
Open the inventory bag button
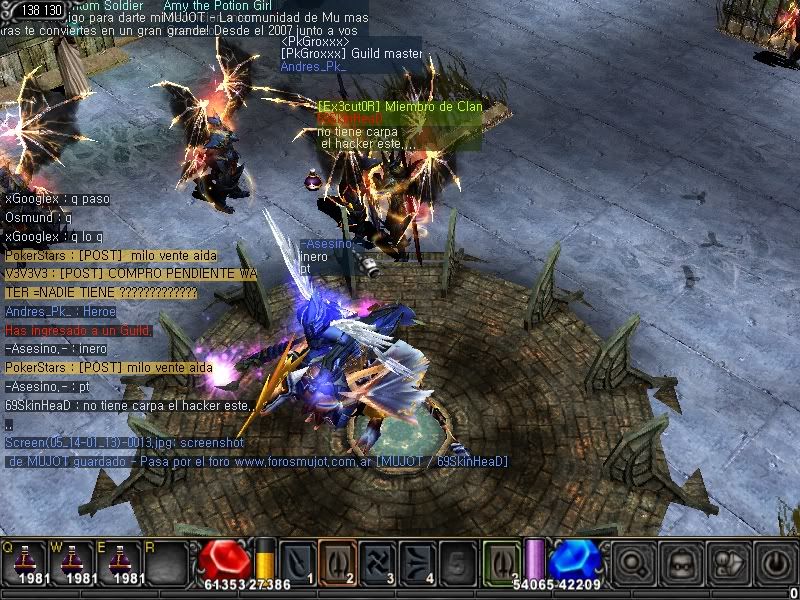tap(725, 562)
